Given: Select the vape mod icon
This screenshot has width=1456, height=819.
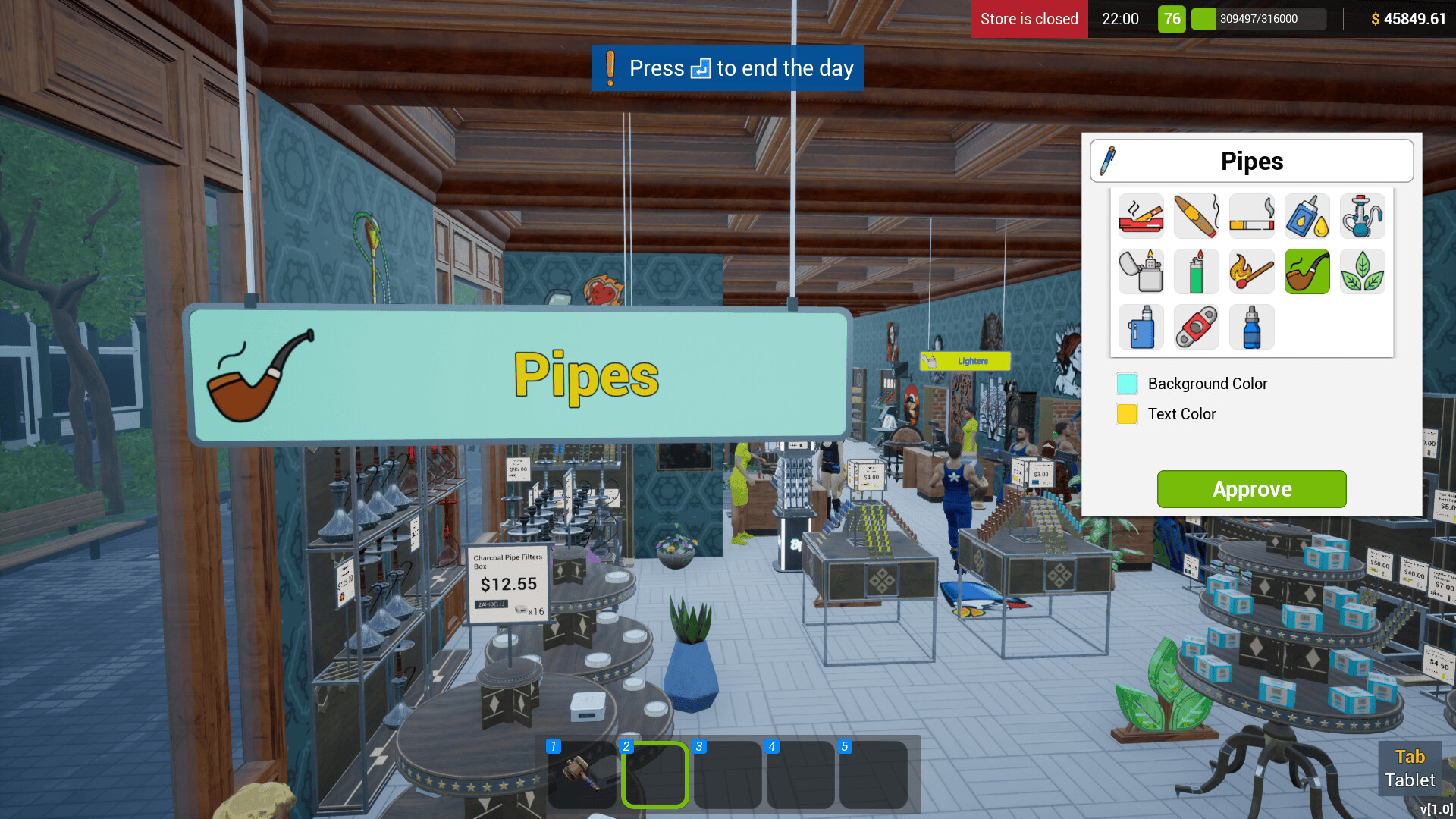Looking at the screenshot, I should (x=1141, y=327).
